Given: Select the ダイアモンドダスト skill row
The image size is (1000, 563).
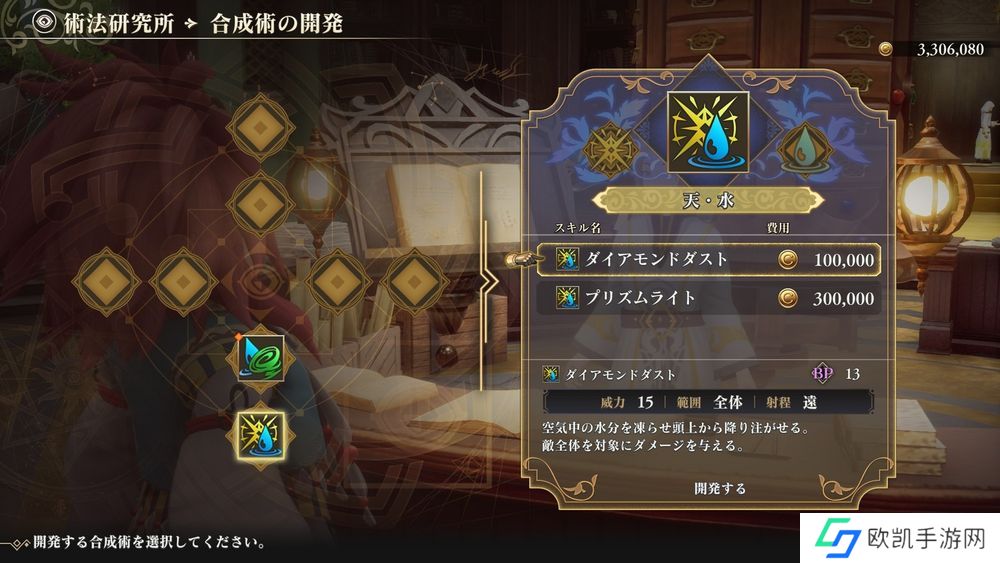Looking at the screenshot, I should pos(708,260).
